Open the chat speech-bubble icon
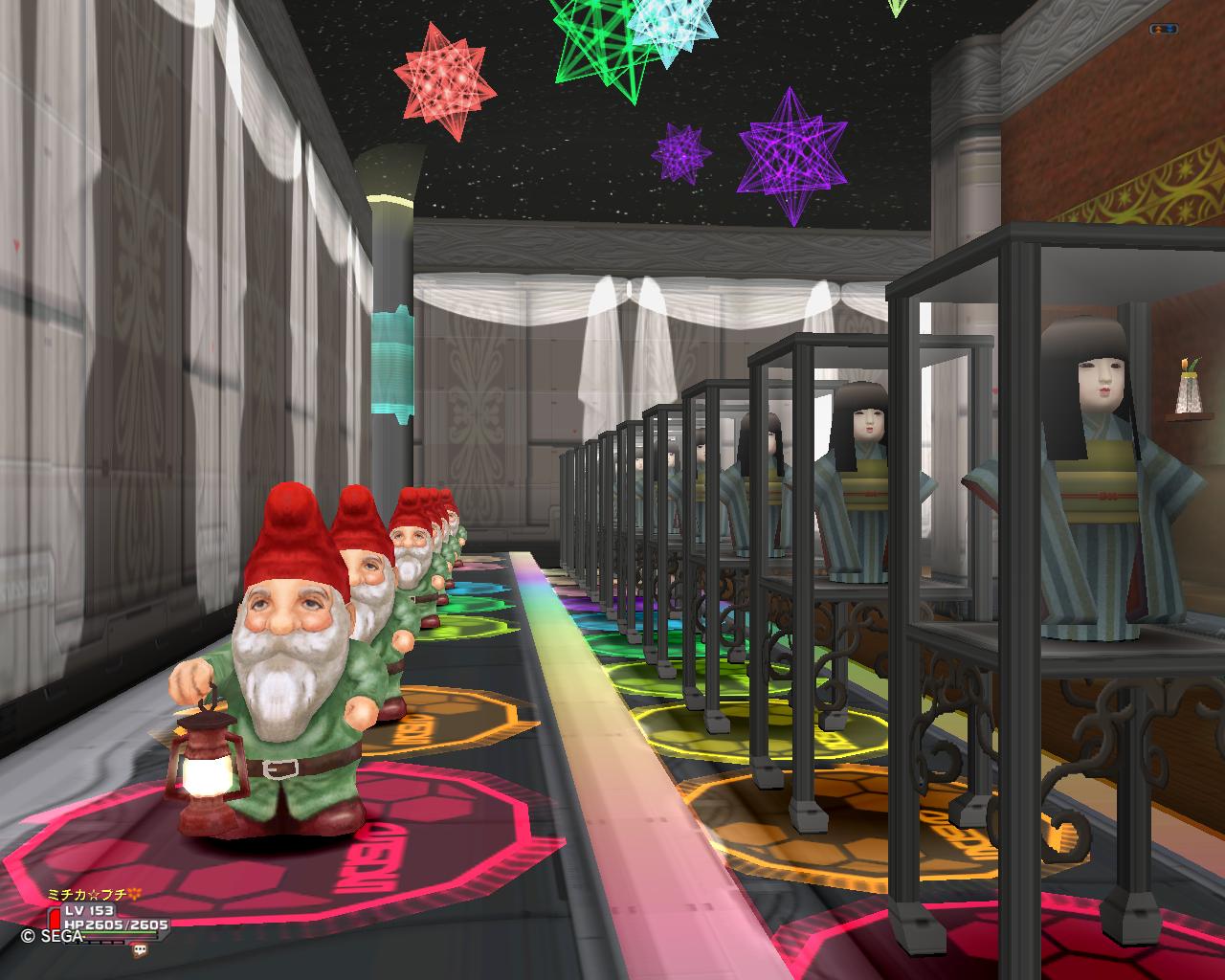 coord(141,950)
